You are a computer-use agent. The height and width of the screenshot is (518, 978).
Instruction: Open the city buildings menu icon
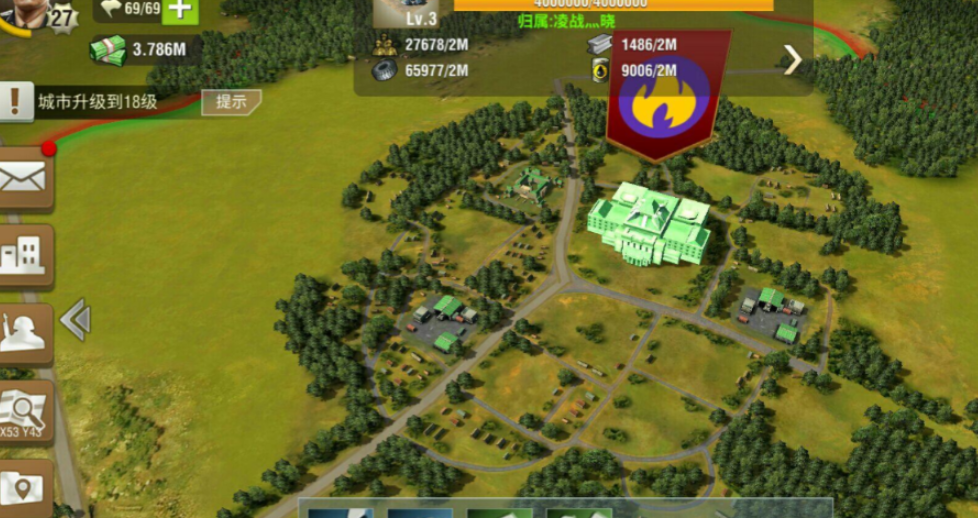(24, 256)
